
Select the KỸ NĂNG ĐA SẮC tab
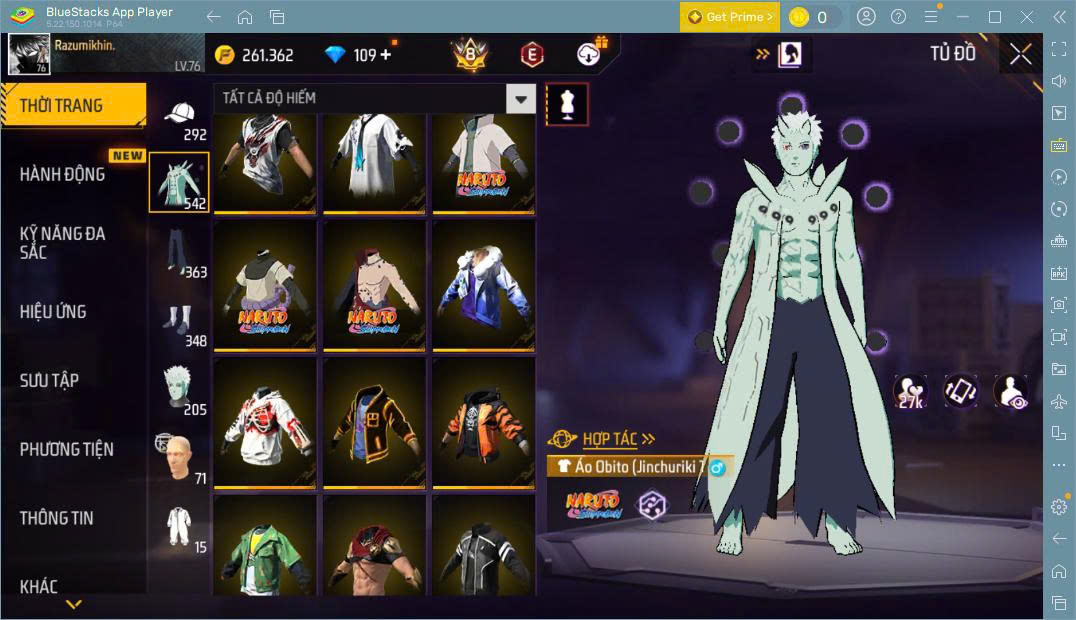tap(62, 242)
